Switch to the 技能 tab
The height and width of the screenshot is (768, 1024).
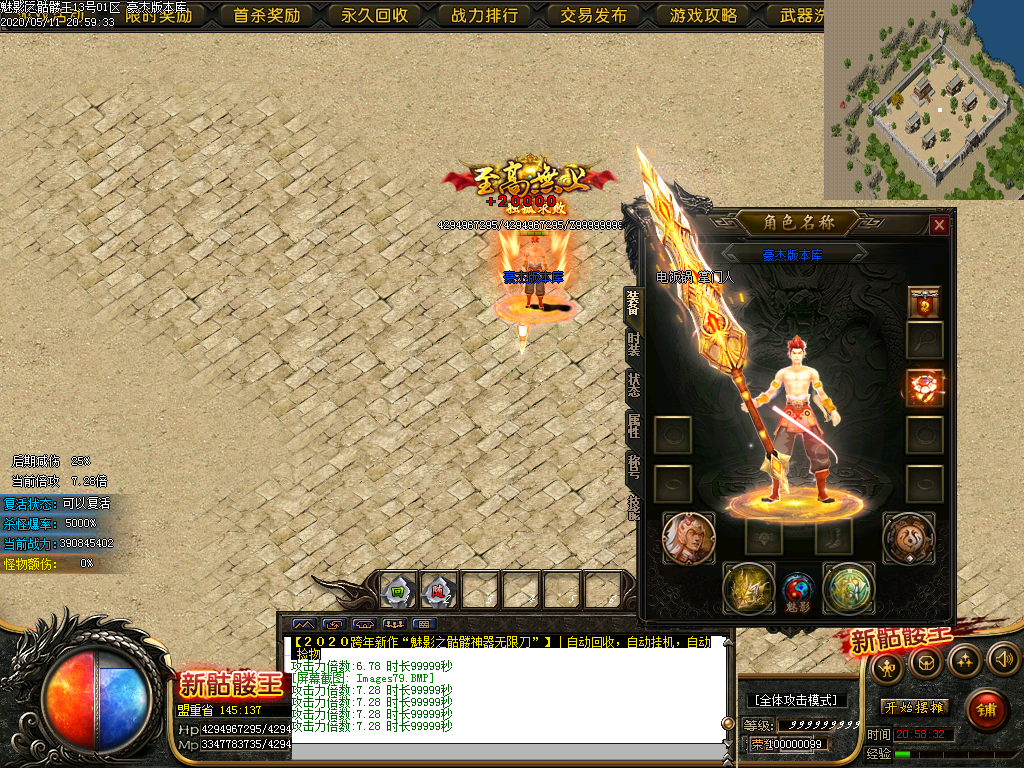[x=633, y=506]
